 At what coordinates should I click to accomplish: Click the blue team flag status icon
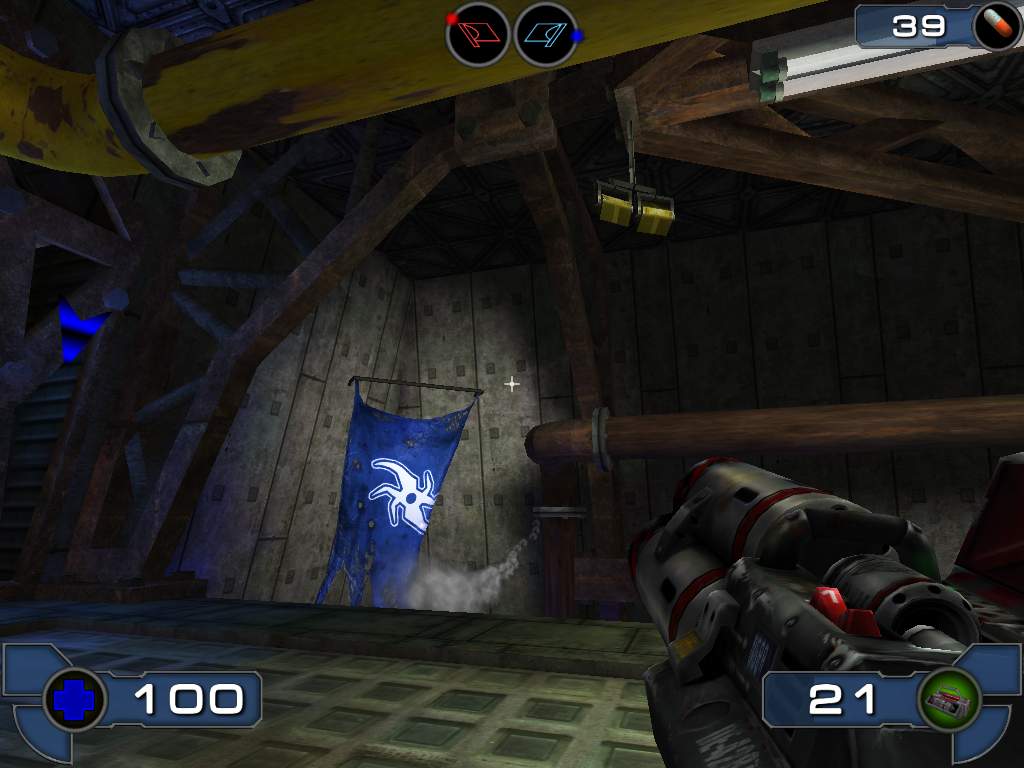click(x=545, y=36)
